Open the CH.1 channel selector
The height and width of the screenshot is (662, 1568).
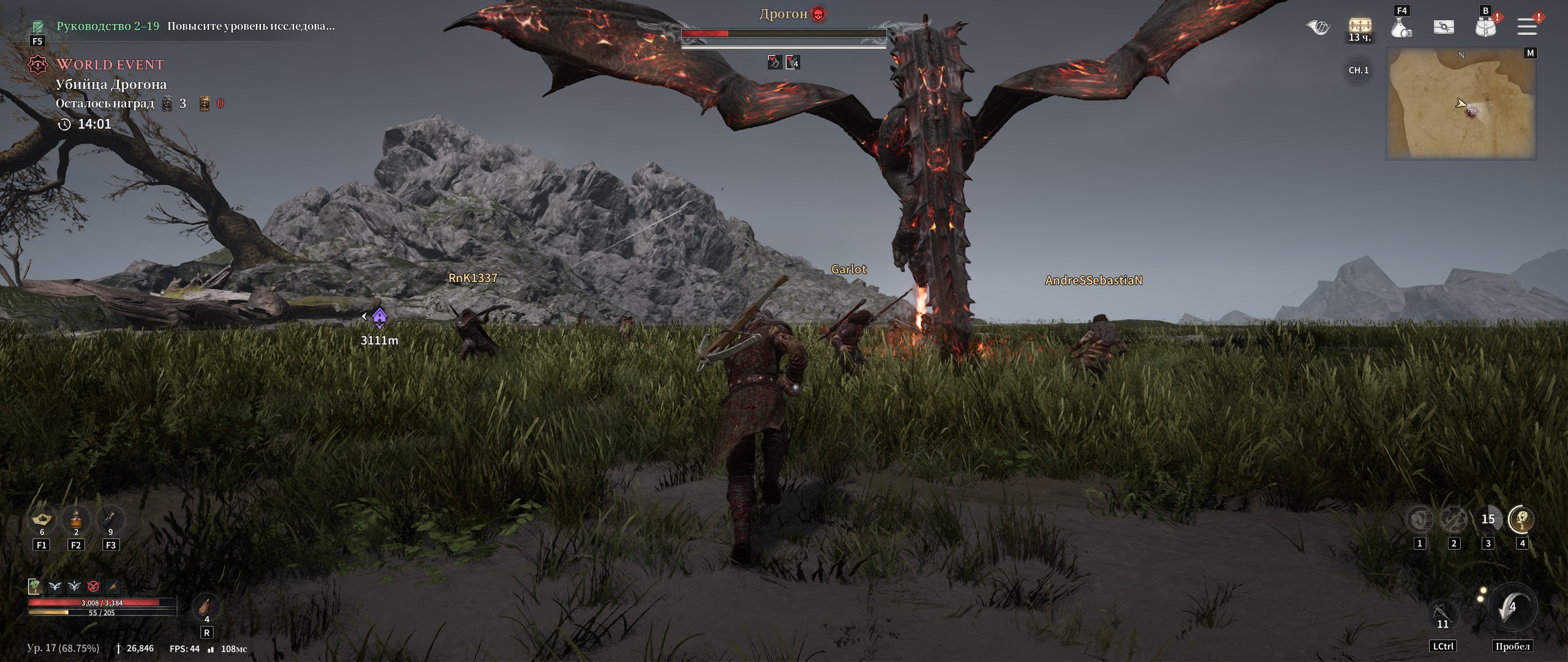(1359, 70)
